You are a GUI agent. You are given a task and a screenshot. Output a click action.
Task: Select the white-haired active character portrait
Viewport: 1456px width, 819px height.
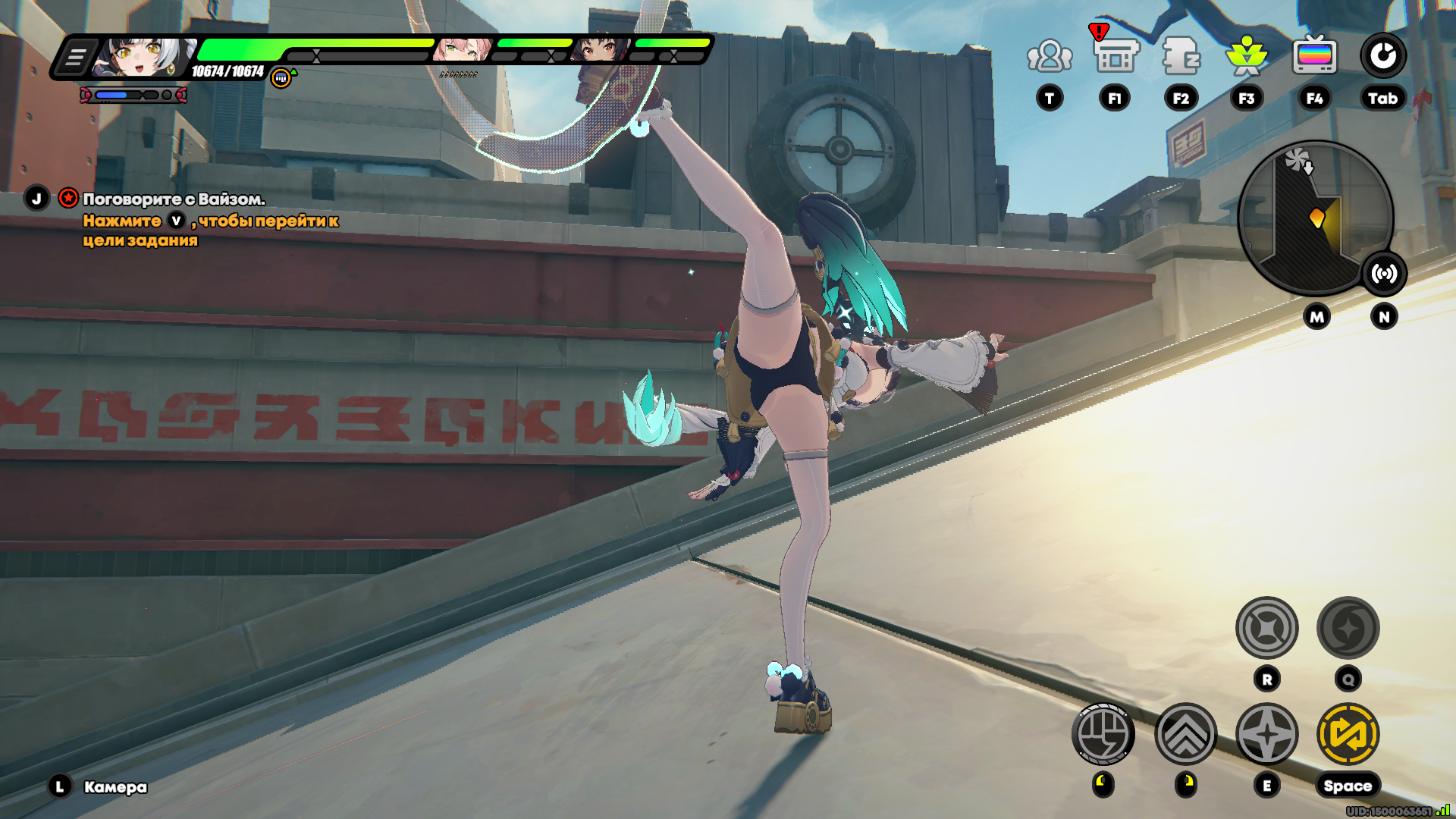(144, 57)
